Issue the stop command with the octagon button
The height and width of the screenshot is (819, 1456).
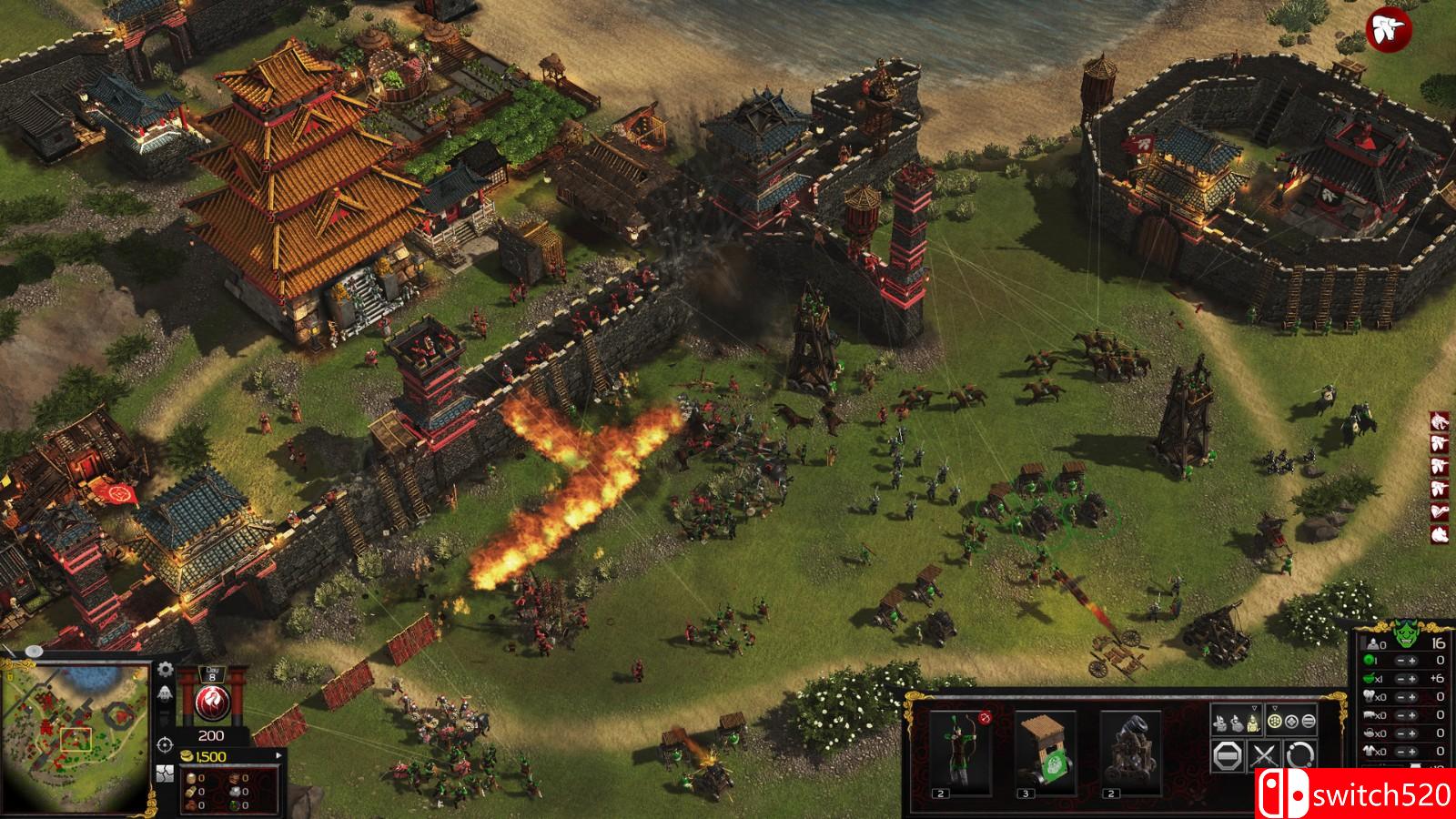click(x=1228, y=755)
